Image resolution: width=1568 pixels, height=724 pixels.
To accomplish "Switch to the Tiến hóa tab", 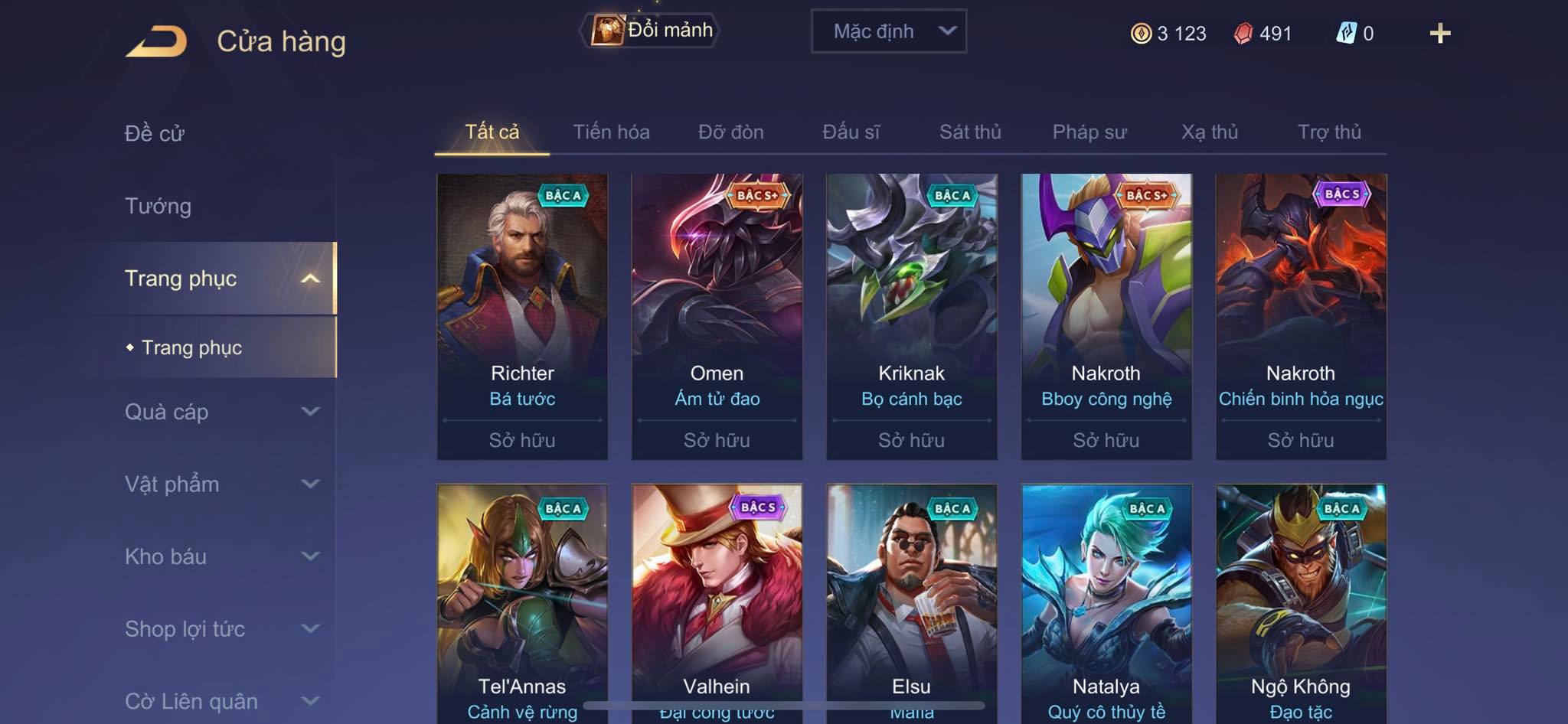I will click(x=611, y=132).
